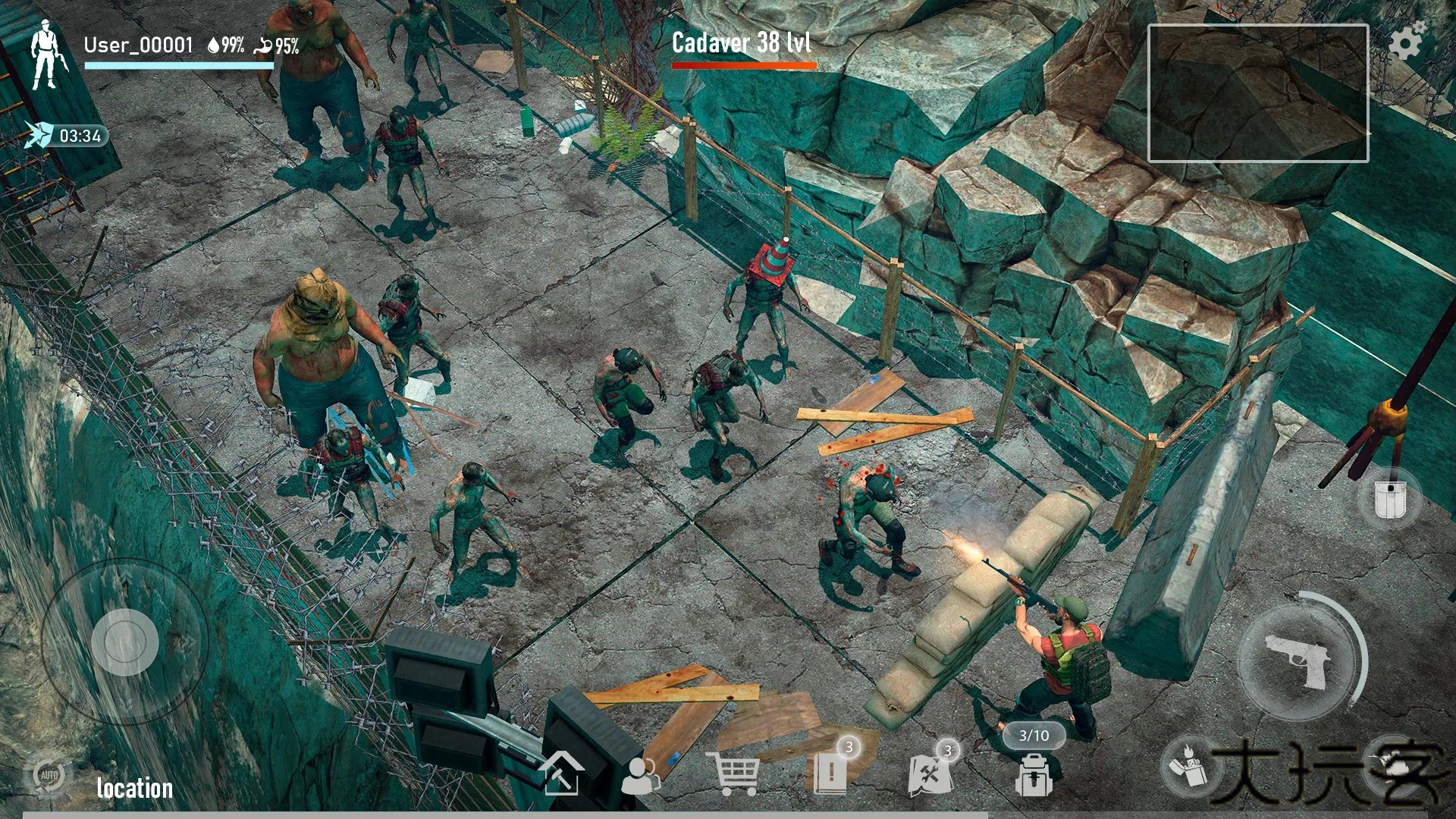This screenshot has width=1456, height=819.
Task: Open the settings gear menu
Action: tap(1406, 41)
